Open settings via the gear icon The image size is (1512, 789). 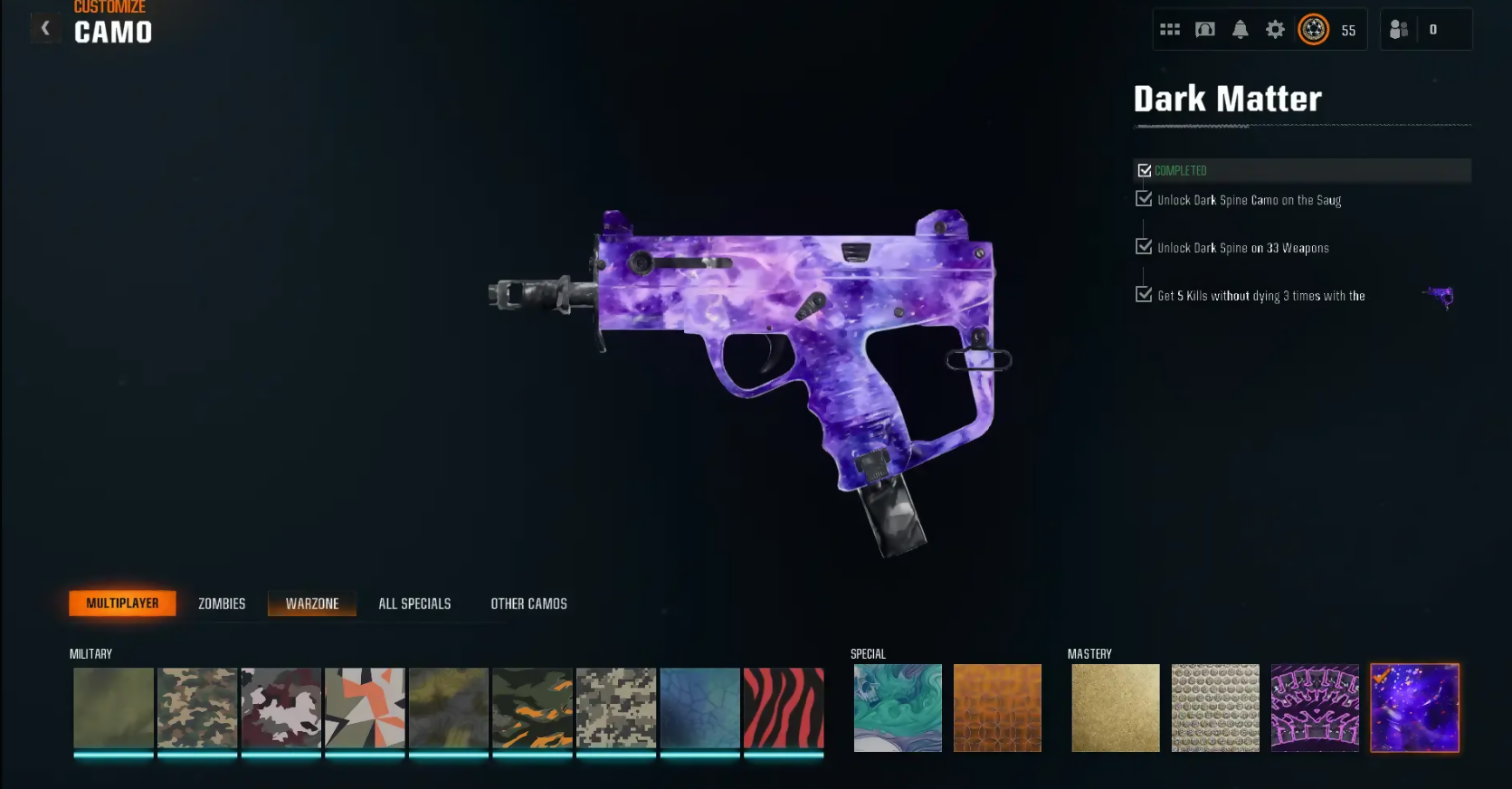(1275, 30)
